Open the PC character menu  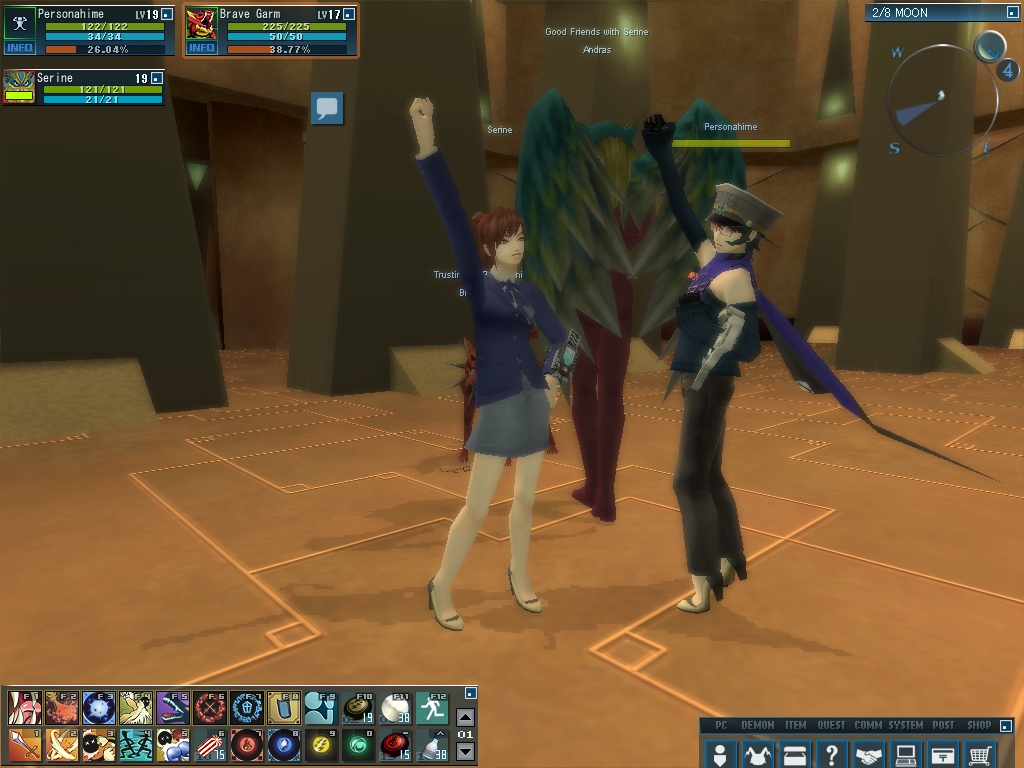[720, 754]
